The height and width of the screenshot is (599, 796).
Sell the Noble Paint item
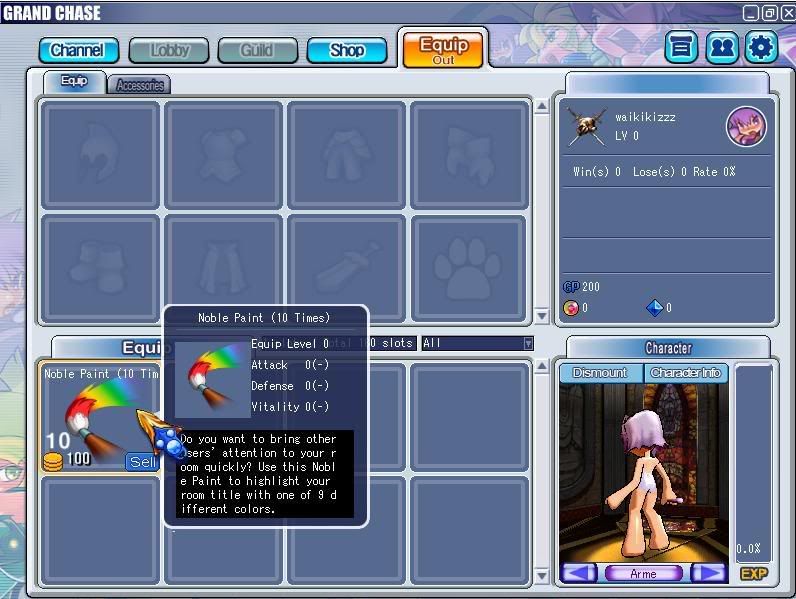pyautogui.click(x=141, y=461)
